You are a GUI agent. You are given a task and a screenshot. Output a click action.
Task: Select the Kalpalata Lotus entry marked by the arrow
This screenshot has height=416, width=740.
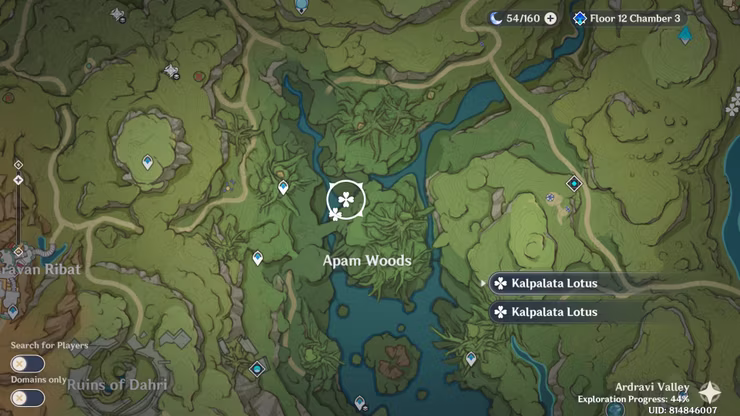[x=555, y=284]
